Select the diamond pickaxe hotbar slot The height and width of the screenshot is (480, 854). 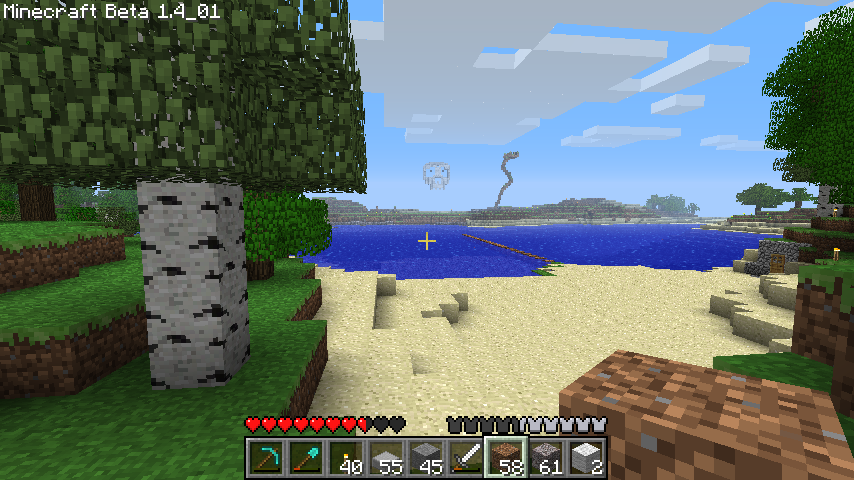pos(266,458)
